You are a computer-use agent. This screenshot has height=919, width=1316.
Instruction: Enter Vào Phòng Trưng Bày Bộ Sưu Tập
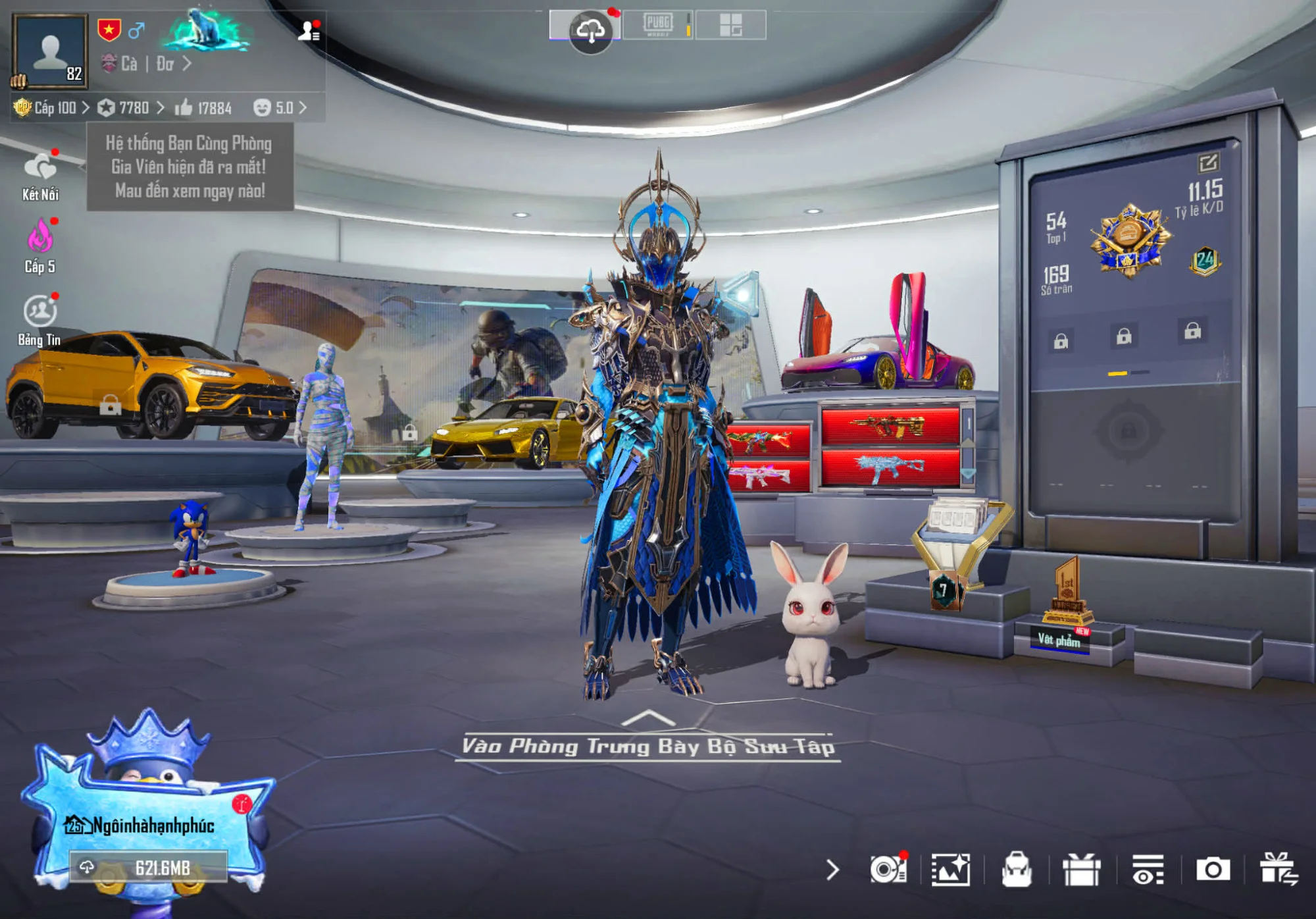click(x=647, y=746)
